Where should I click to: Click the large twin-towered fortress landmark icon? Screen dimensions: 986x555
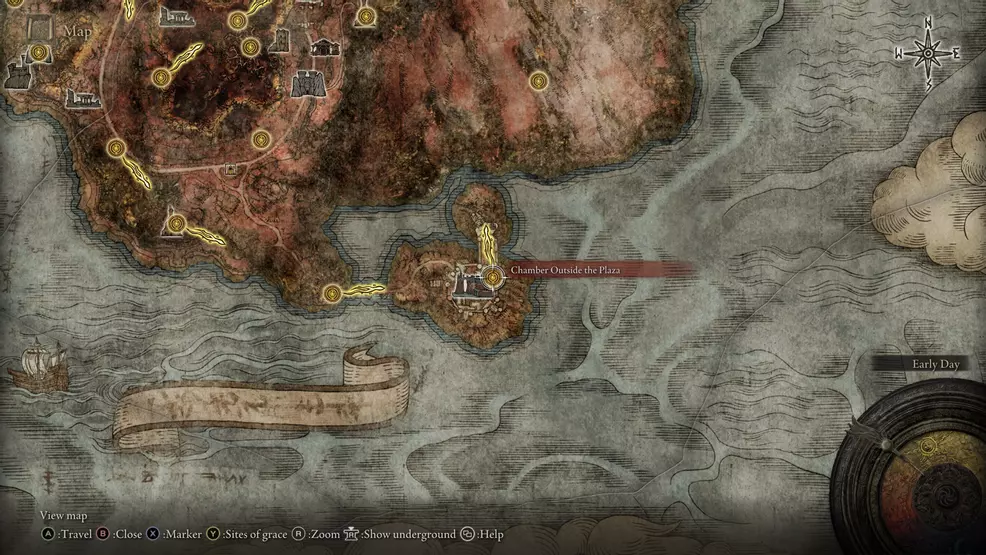click(307, 84)
